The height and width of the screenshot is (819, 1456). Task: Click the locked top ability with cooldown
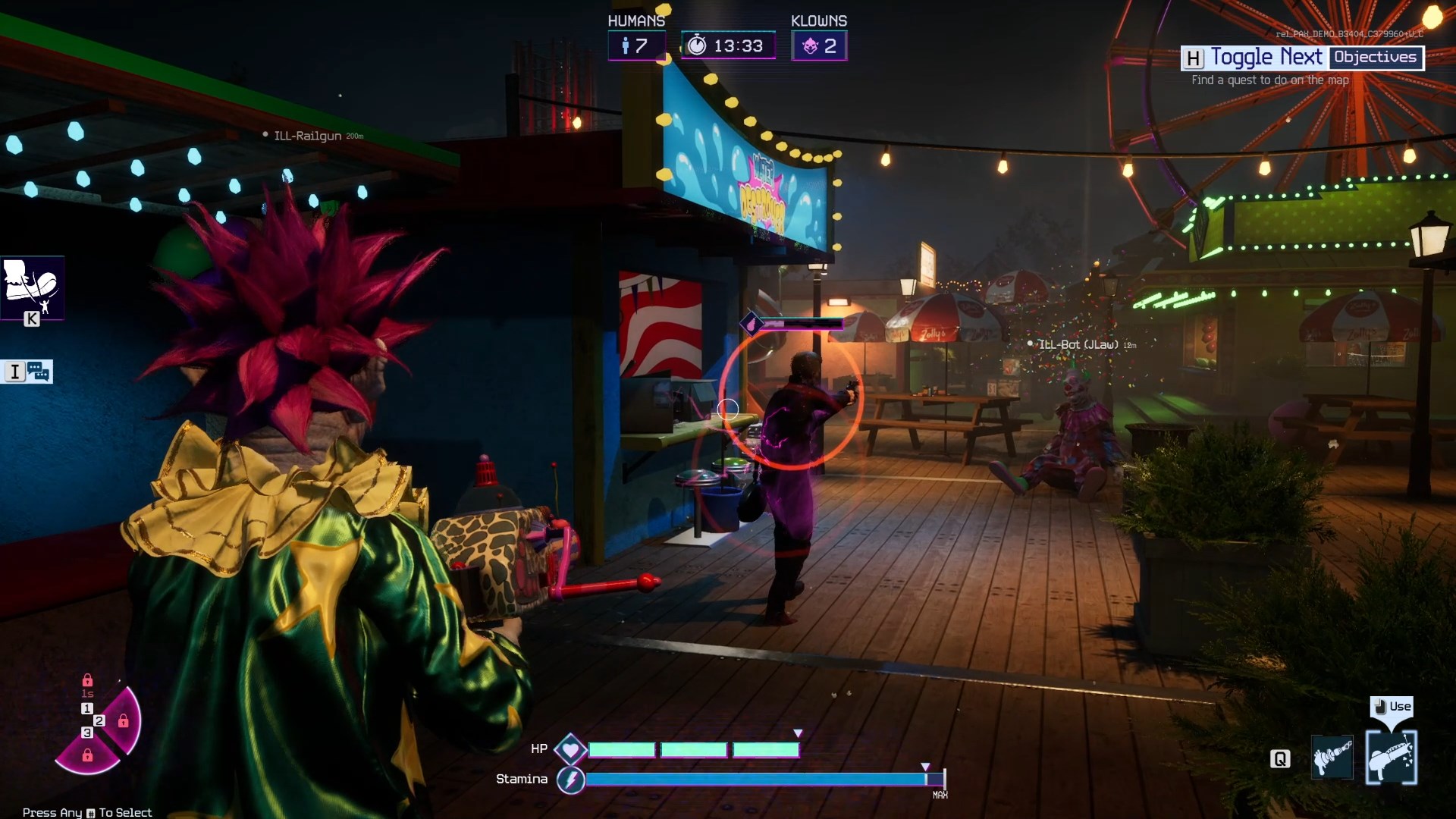tap(87, 681)
